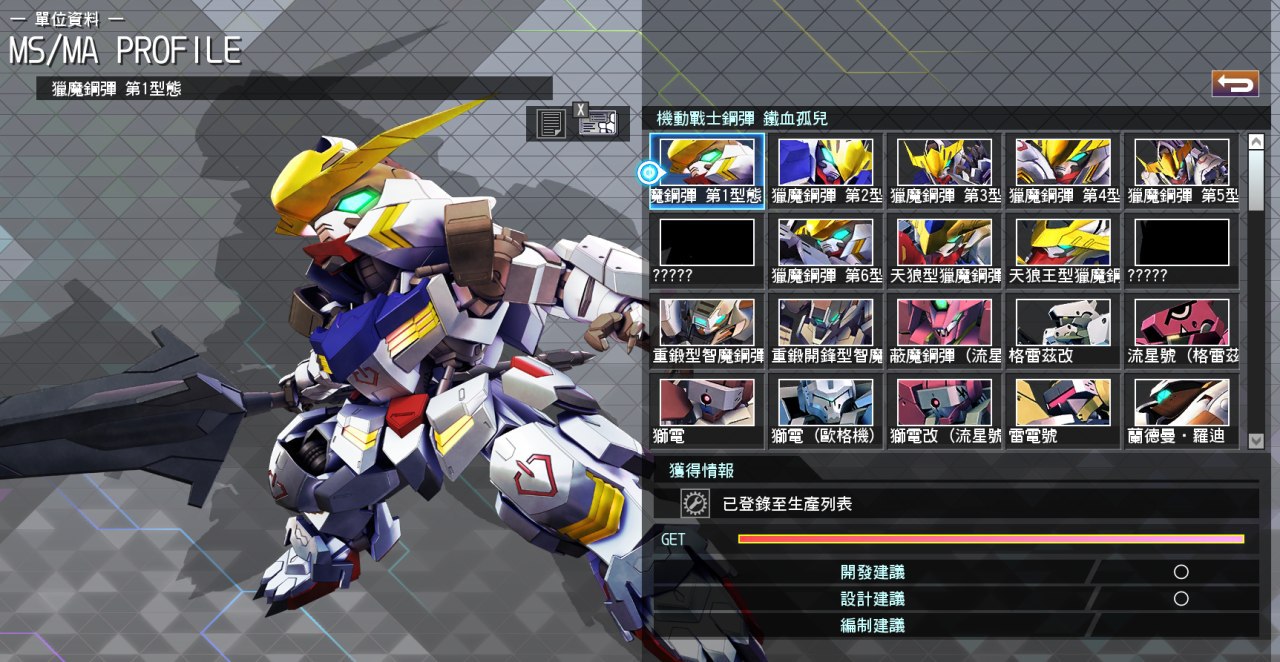Image resolution: width=1280 pixels, height=662 pixels.
Task: Open the 天狼王型獵魔鋼彈 entry
Action: pyautogui.click(x=1063, y=251)
